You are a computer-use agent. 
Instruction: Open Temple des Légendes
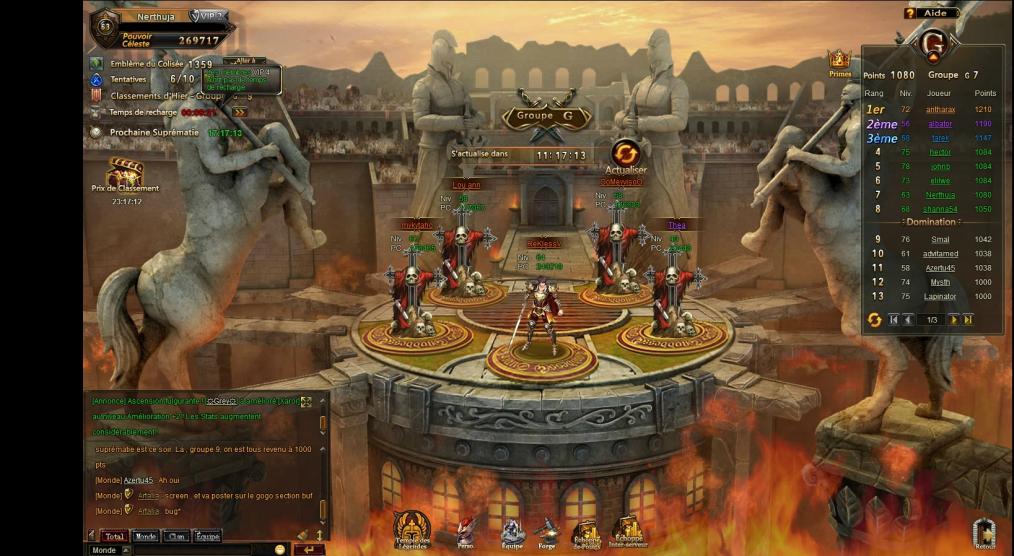tap(411, 529)
